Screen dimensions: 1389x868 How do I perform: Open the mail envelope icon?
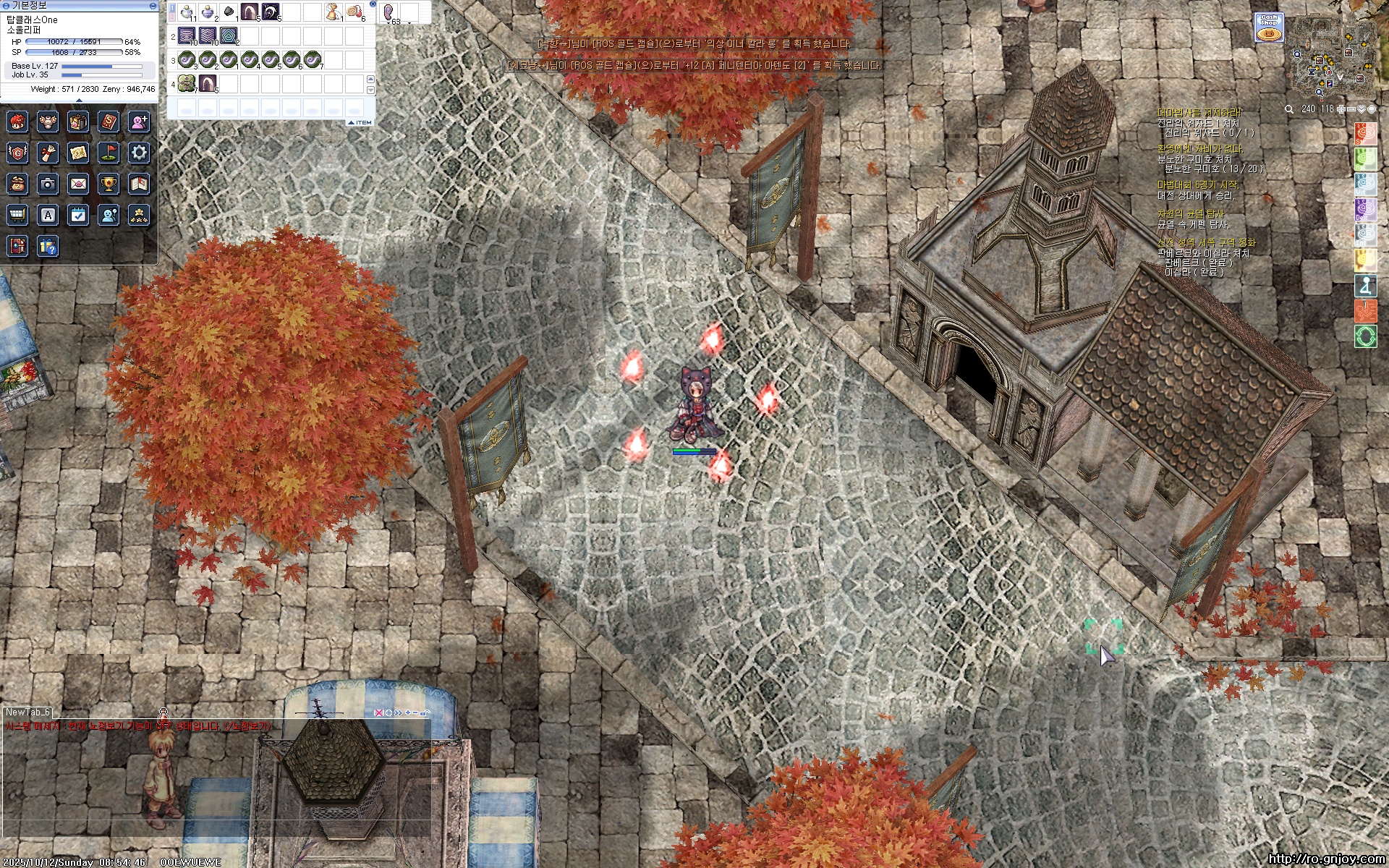click(78, 184)
